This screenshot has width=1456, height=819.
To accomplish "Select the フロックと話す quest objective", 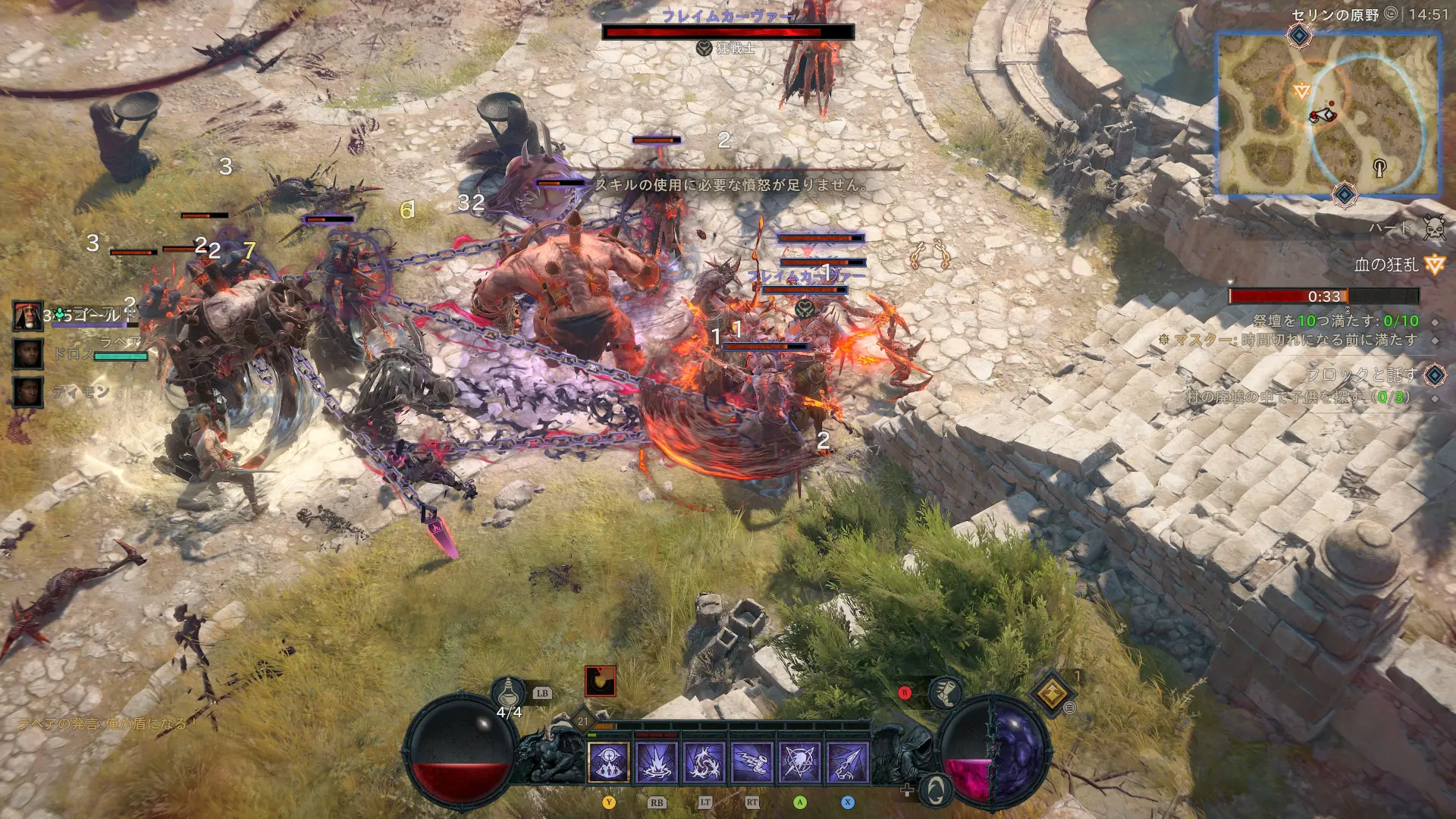I will click(x=1360, y=375).
